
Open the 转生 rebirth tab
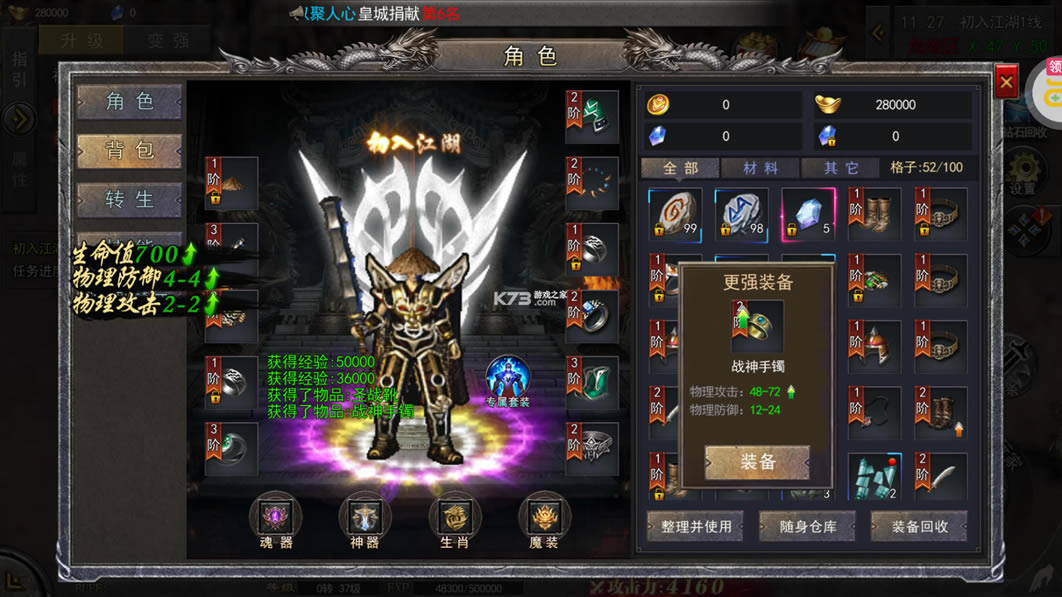tap(130, 199)
